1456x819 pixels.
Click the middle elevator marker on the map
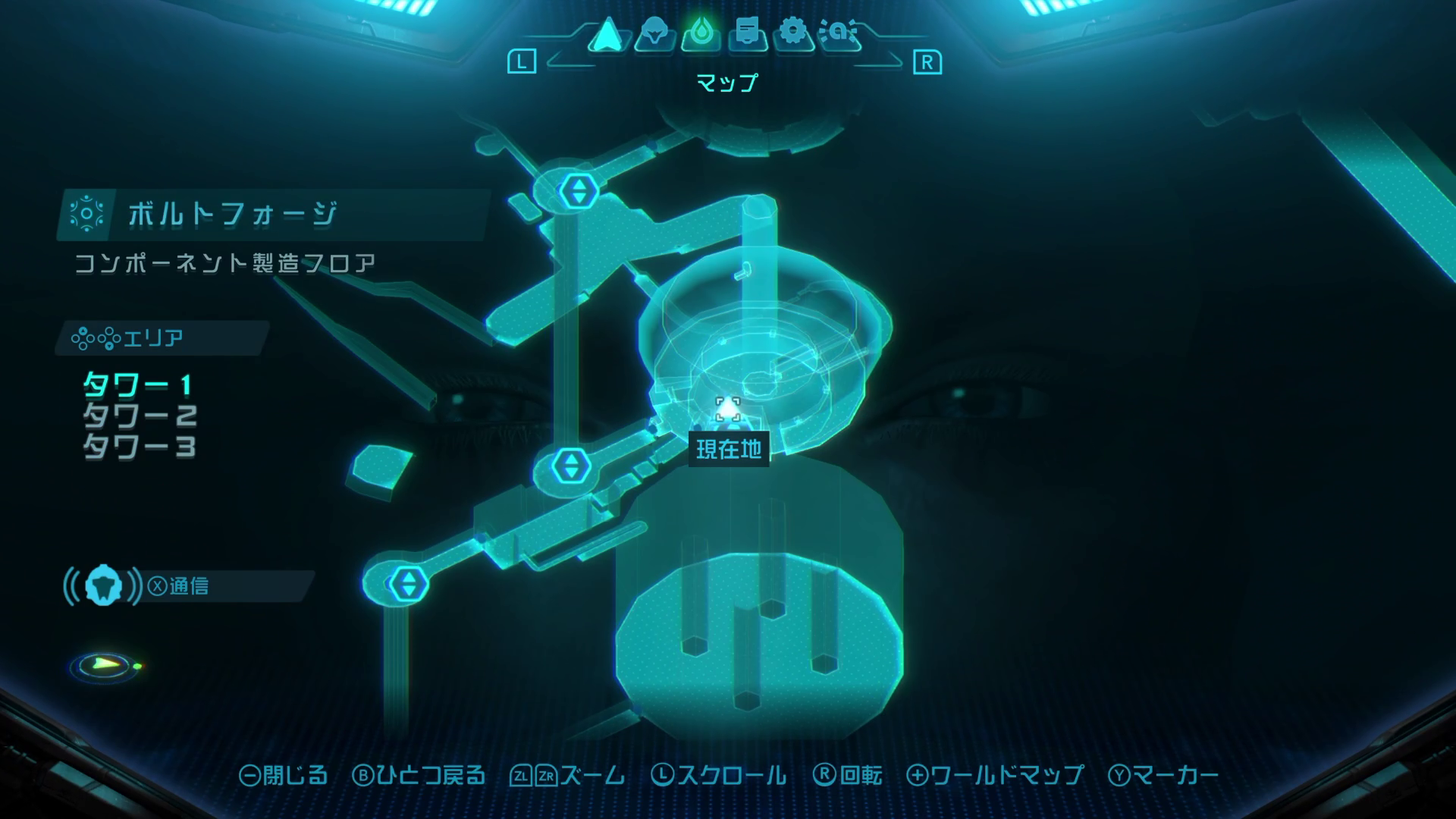click(571, 466)
